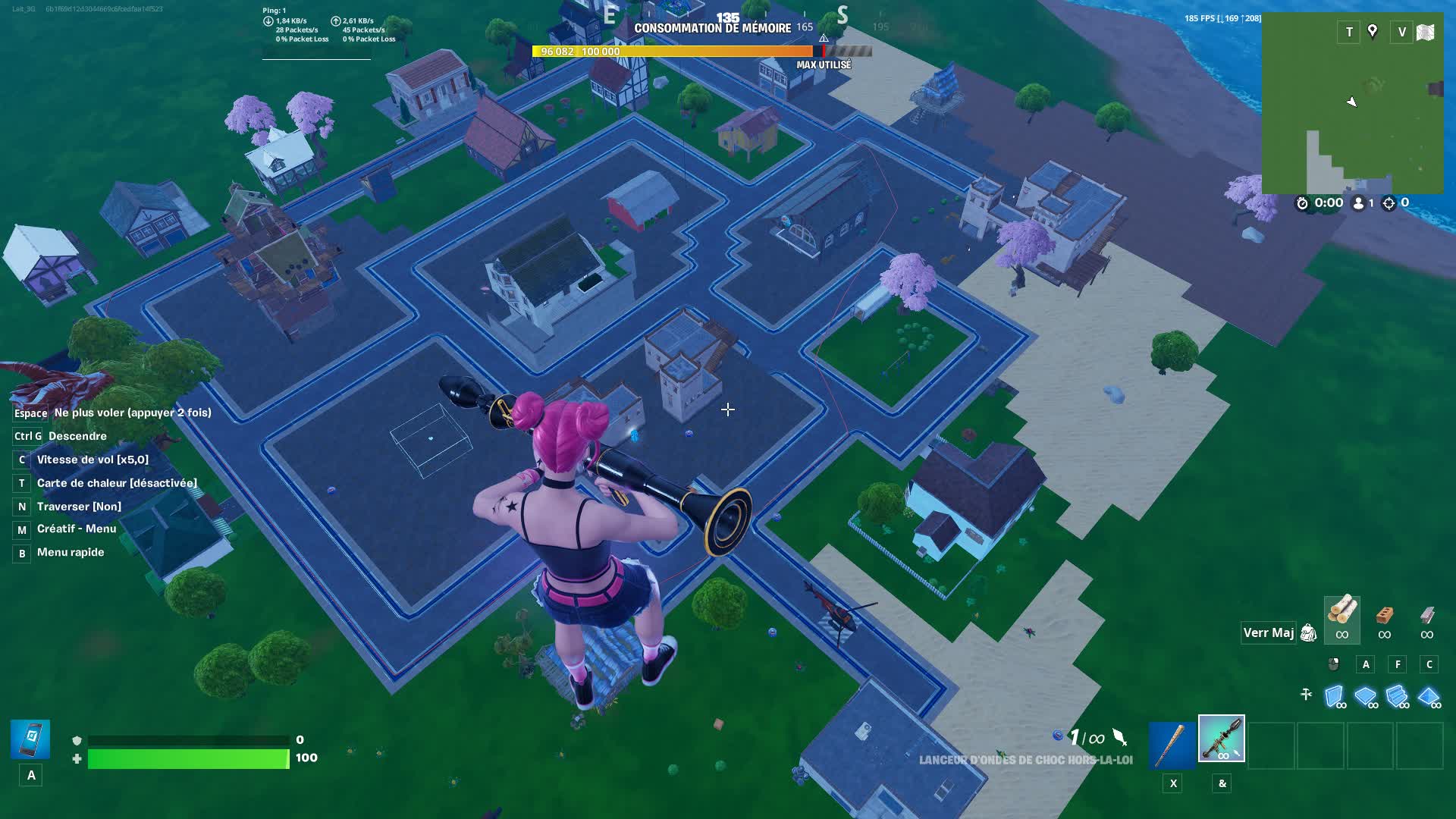Select the brick material icon
This screenshot has width=1456, height=819.
point(1385,616)
